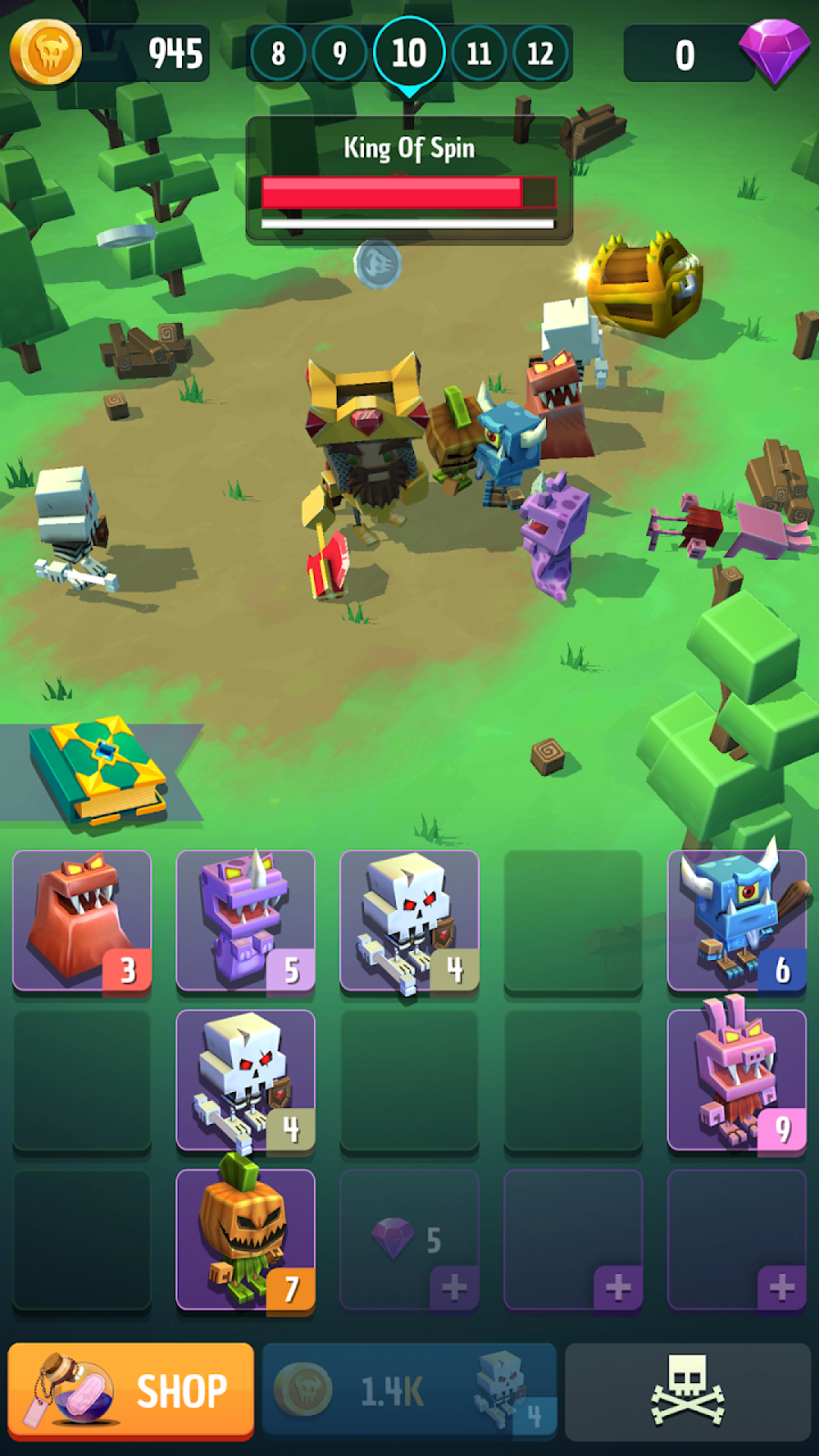The width and height of the screenshot is (819, 1456).
Task: Select the blue cyclops monster level 6
Action: 736,920
